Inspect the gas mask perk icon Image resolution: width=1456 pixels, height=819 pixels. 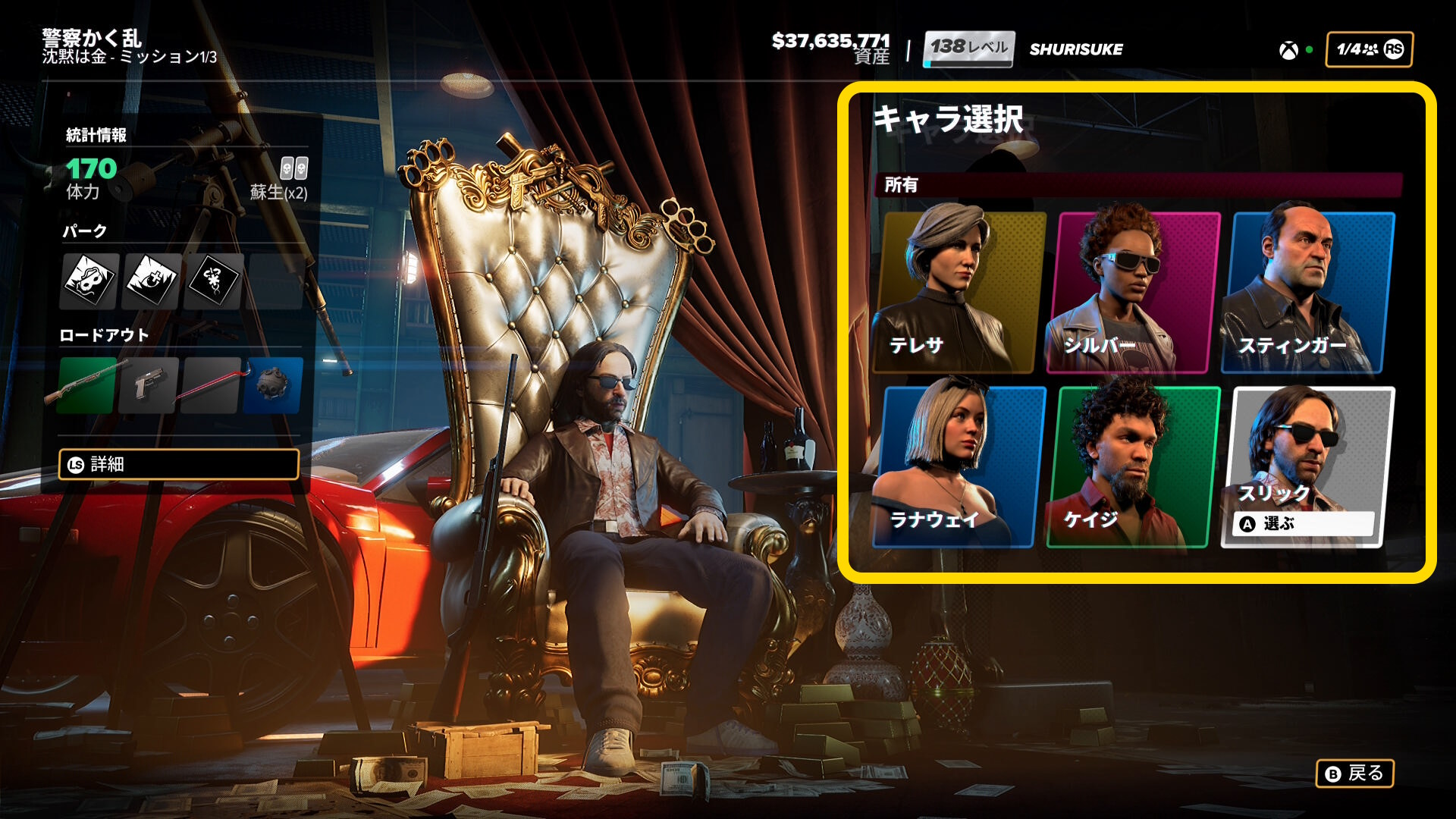tap(89, 281)
